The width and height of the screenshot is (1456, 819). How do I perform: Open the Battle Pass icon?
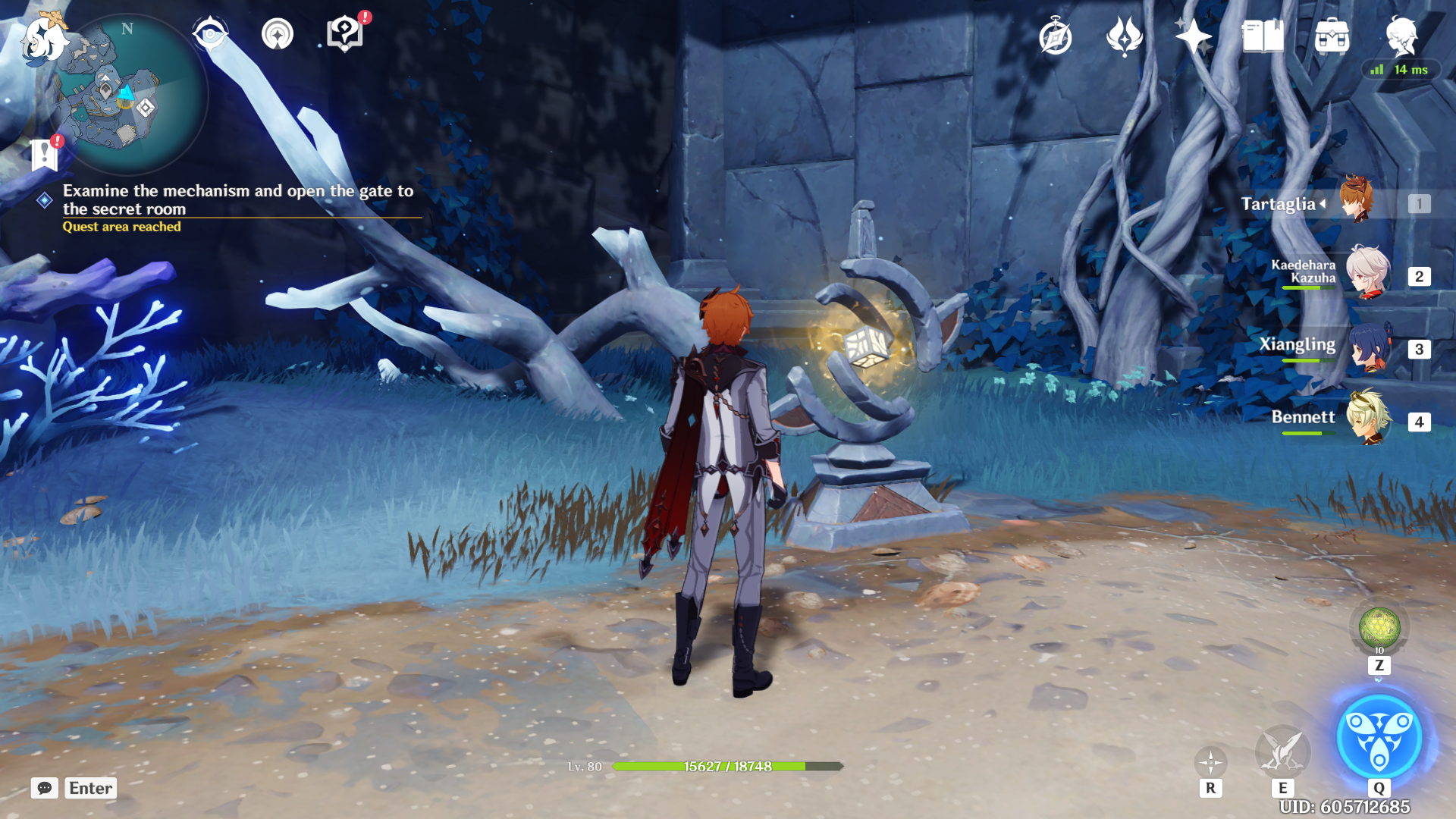1124,36
